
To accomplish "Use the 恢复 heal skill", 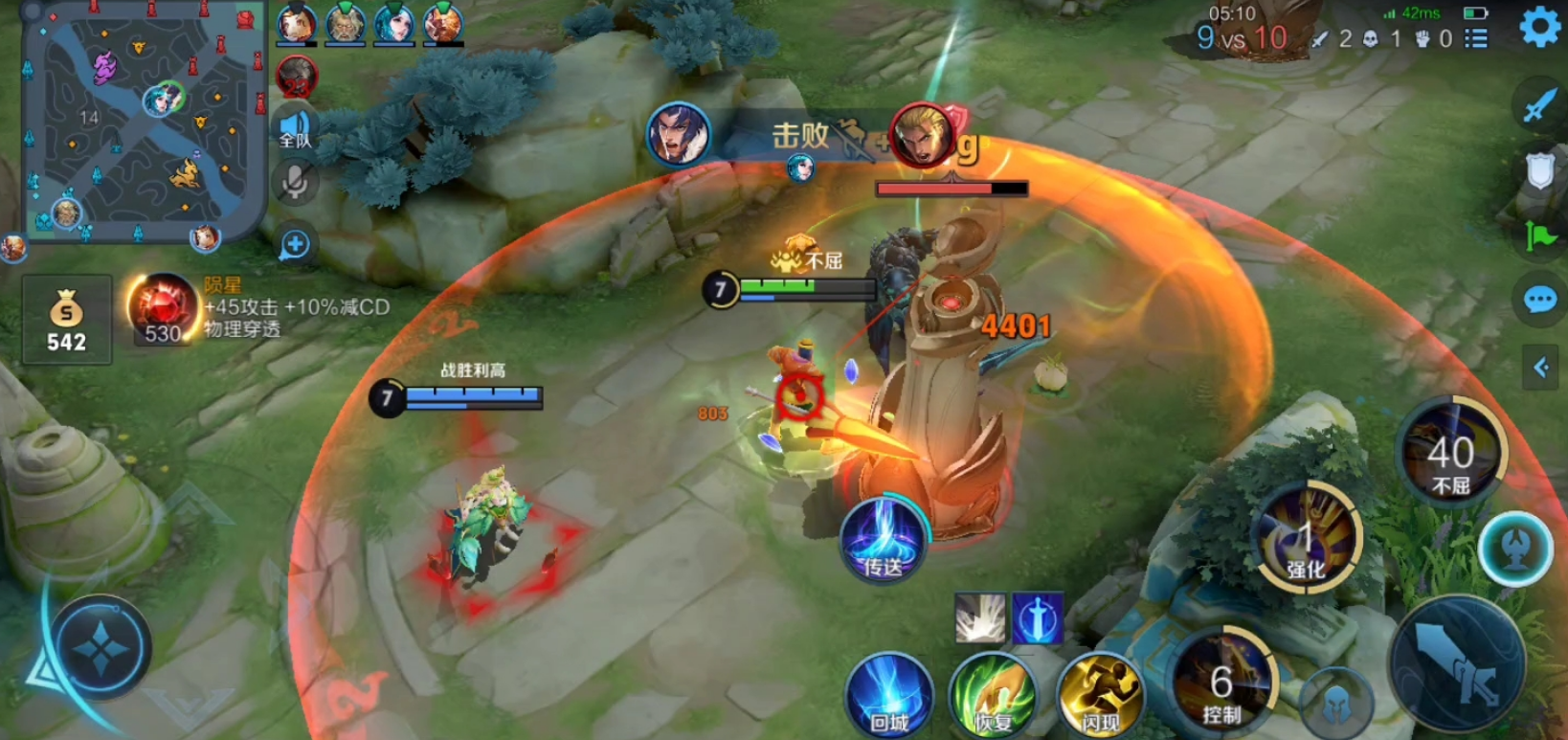I will click(x=994, y=697).
